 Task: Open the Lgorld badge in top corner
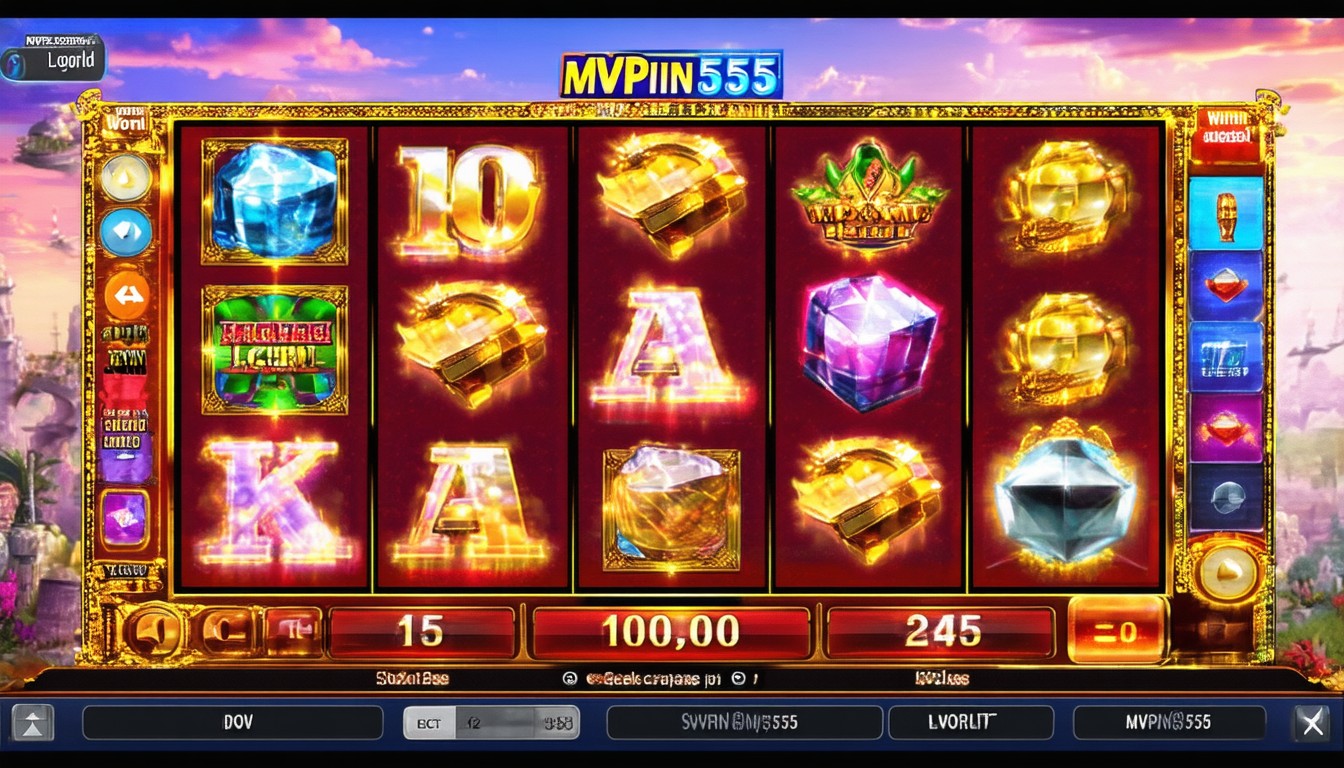(x=54, y=58)
